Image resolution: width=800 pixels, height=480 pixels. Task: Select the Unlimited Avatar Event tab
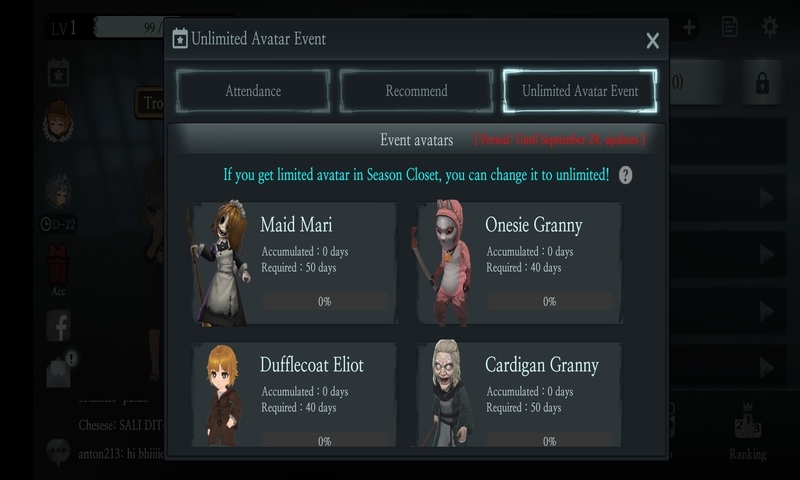click(580, 91)
